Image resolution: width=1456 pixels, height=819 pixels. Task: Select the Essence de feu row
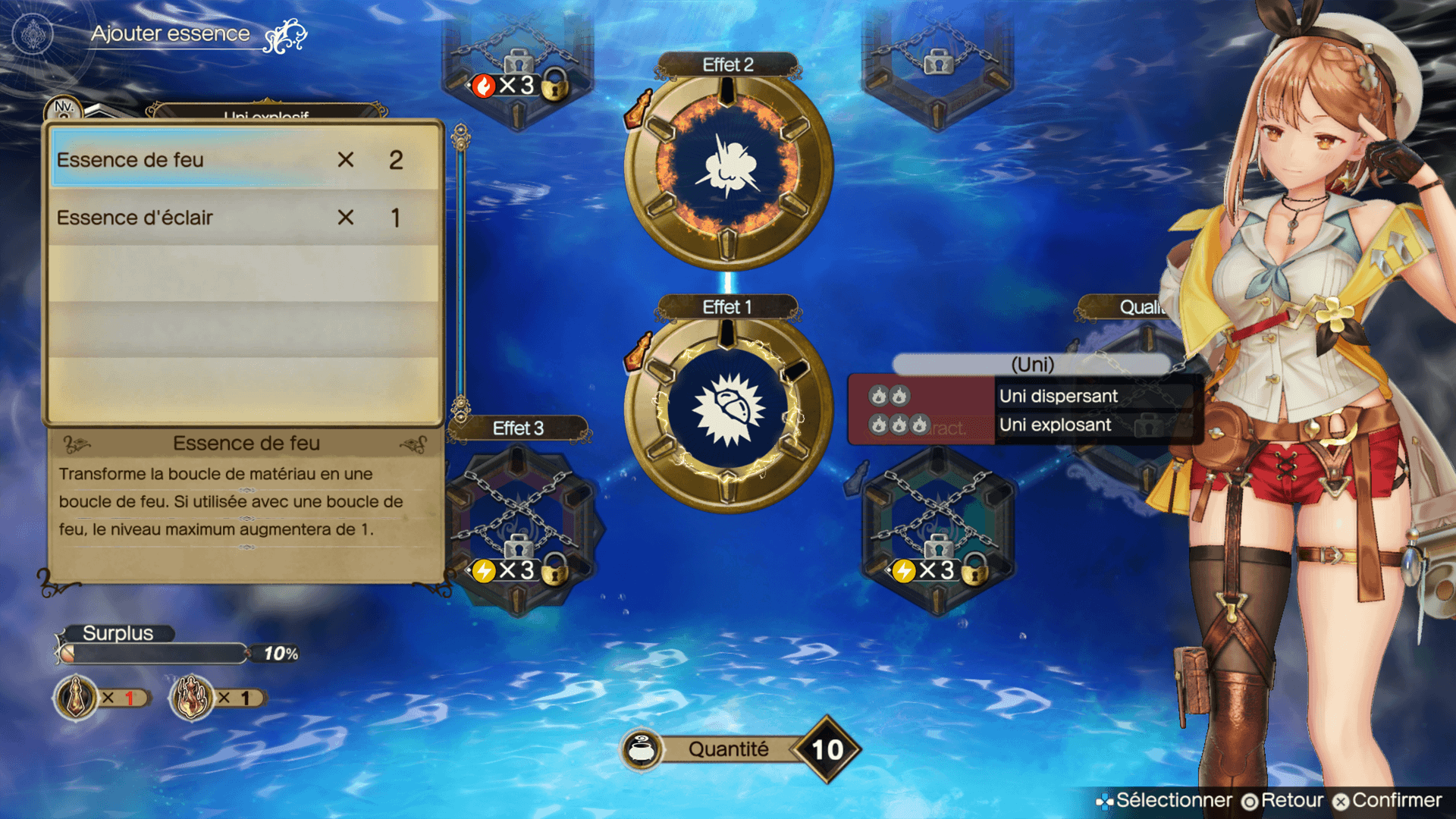click(x=244, y=160)
